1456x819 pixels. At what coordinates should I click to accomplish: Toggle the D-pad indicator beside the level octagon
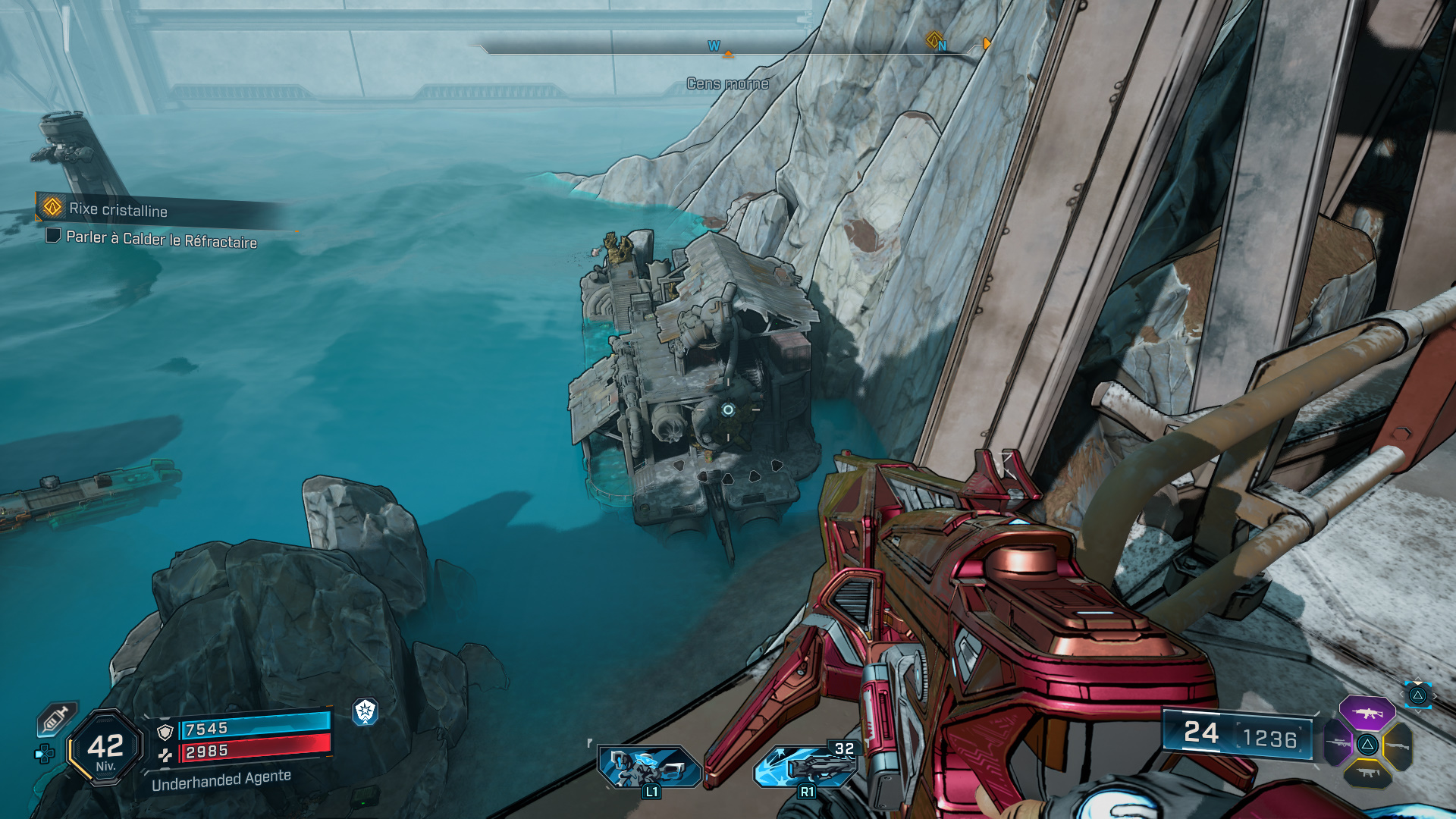coord(44,752)
